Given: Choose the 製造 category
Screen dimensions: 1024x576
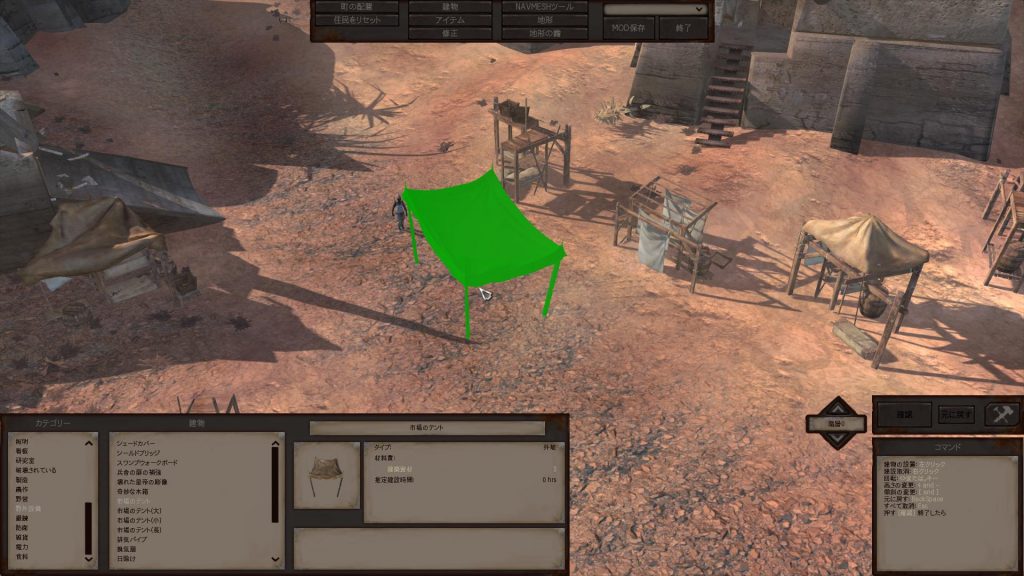Looking at the screenshot, I should (x=22, y=480).
